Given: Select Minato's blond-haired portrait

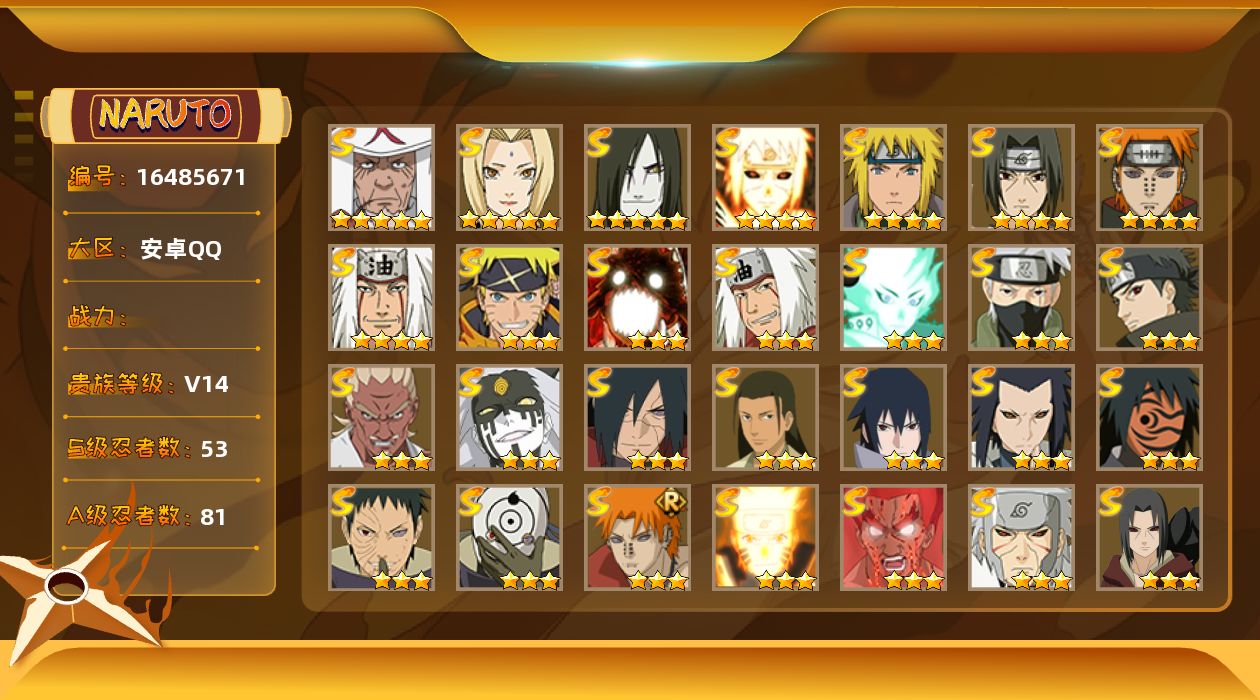Looking at the screenshot, I should tap(893, 178).
